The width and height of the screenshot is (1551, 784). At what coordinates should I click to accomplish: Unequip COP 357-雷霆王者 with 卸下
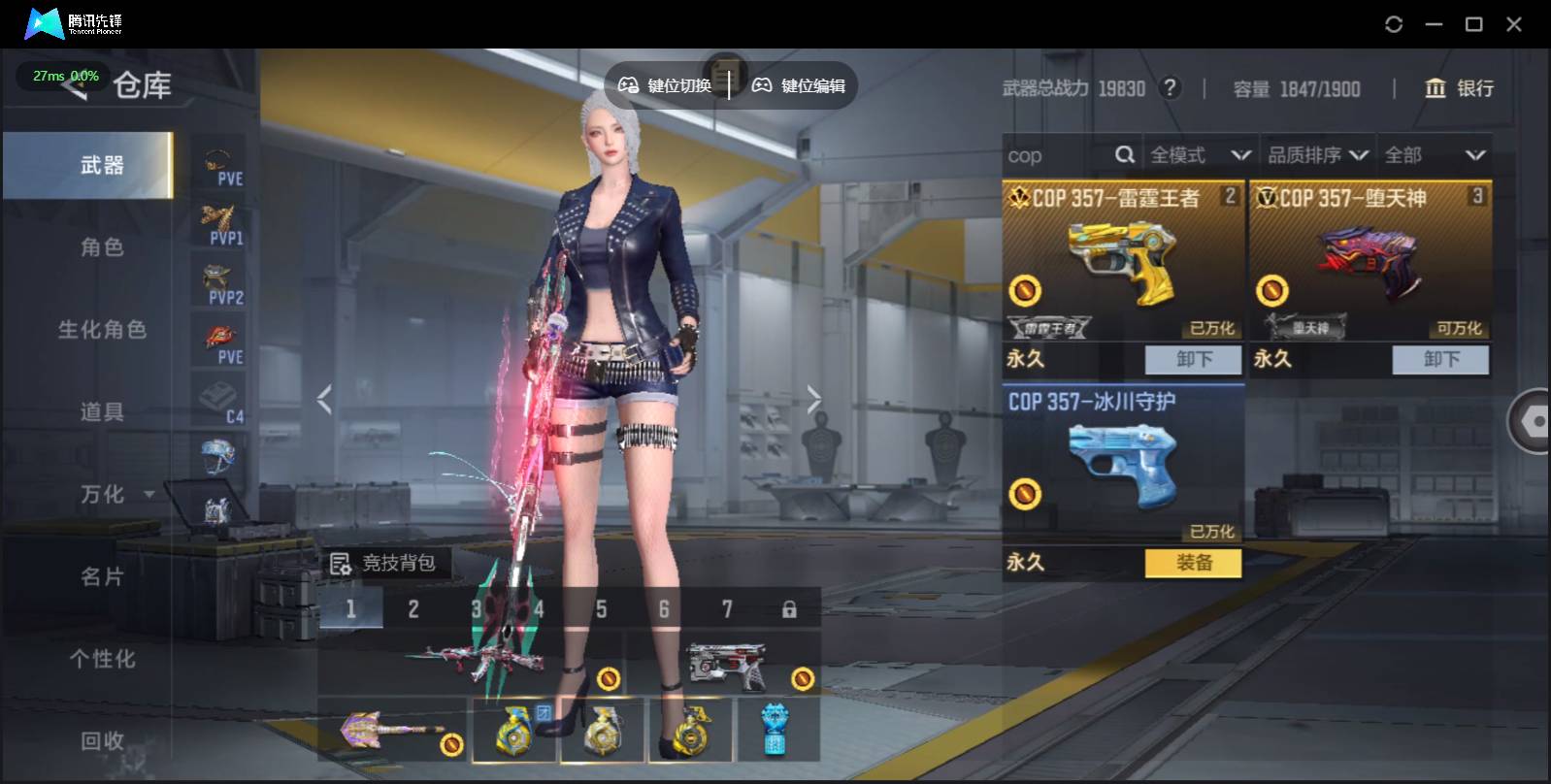(x=1193, y=360)
